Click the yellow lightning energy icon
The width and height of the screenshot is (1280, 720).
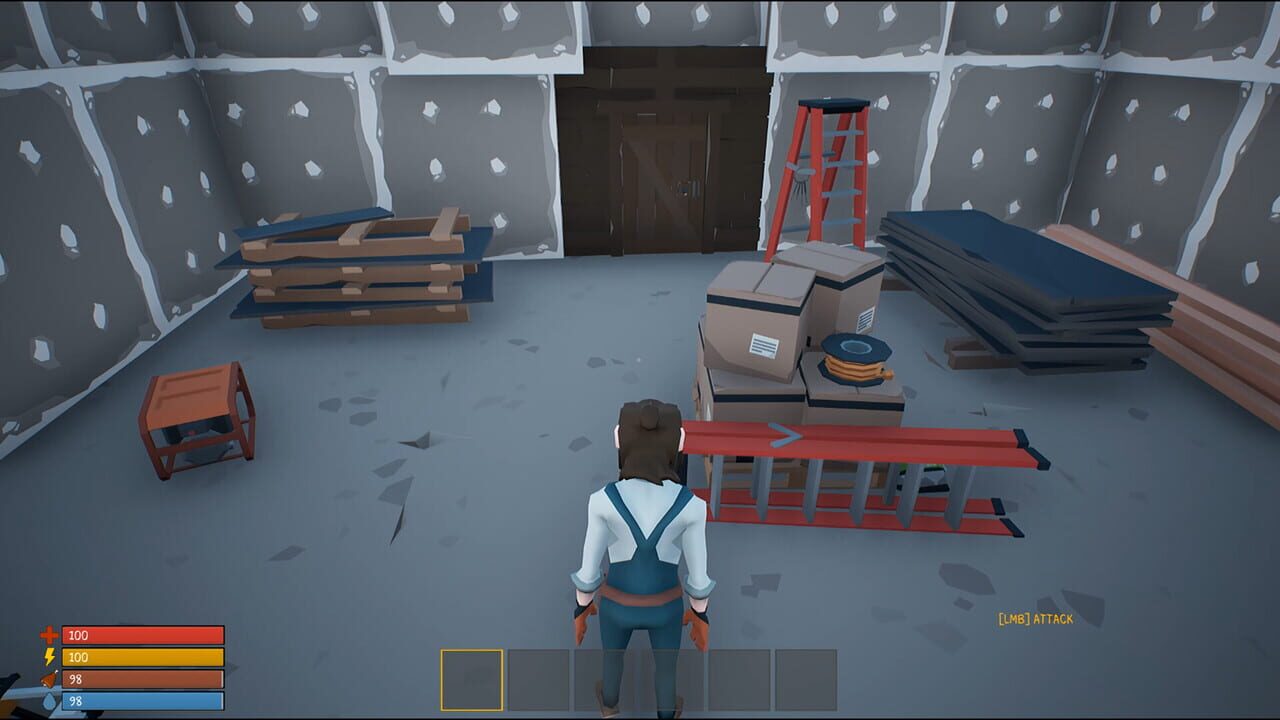[49, 655]
